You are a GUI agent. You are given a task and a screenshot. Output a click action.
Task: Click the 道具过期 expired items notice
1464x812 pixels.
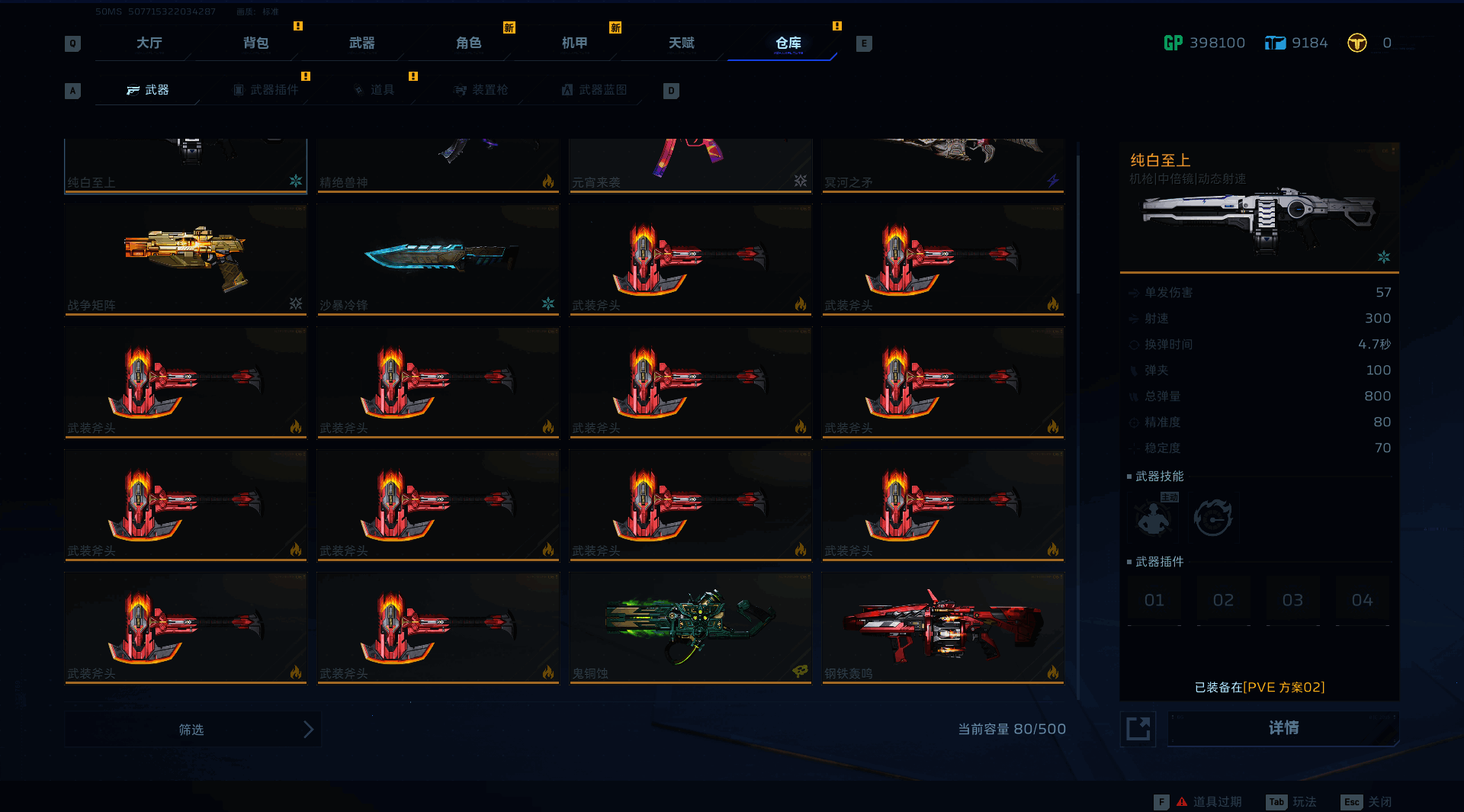(x=1209, y=802)
